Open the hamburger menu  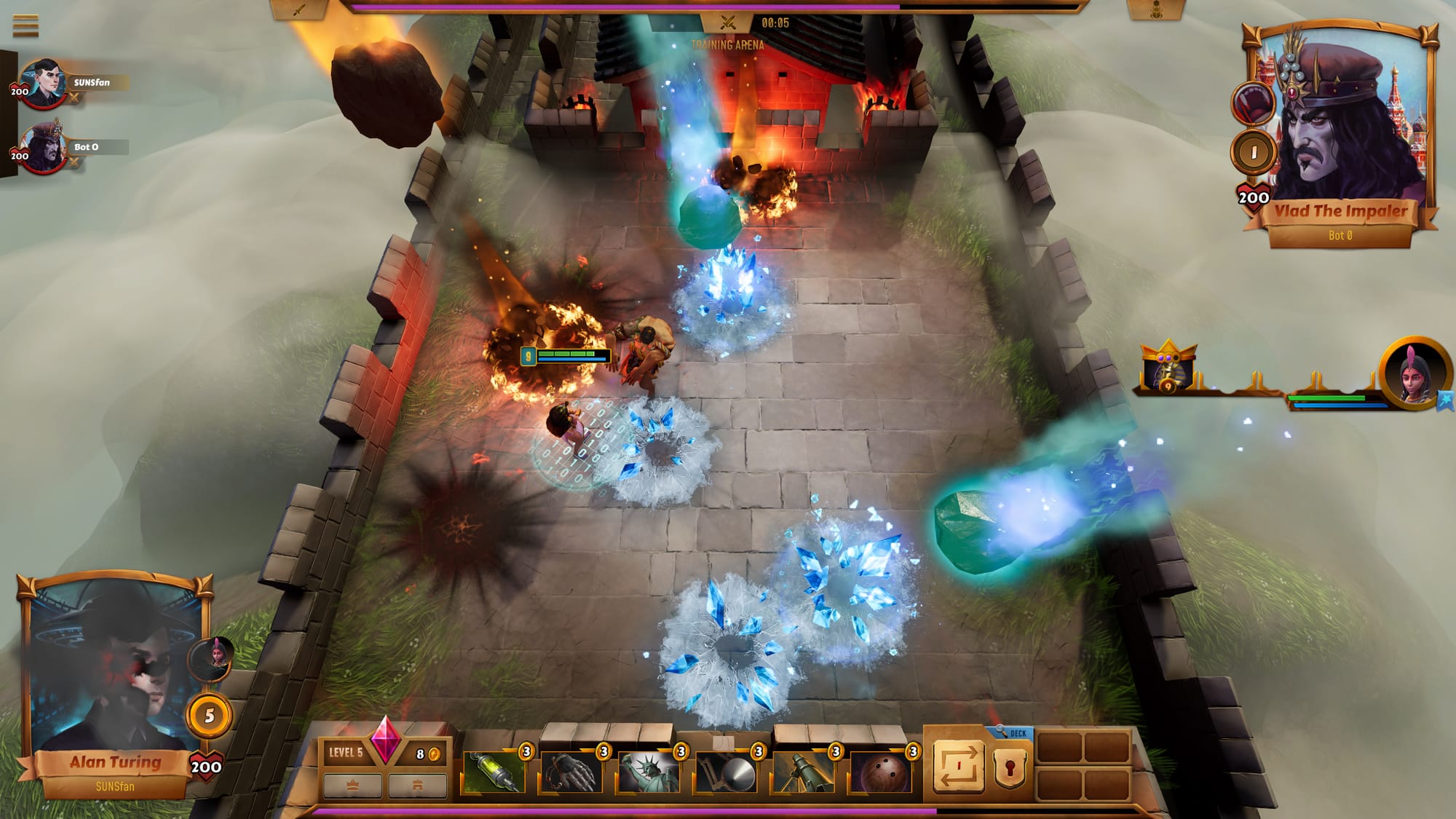click(x=25, y=25)
